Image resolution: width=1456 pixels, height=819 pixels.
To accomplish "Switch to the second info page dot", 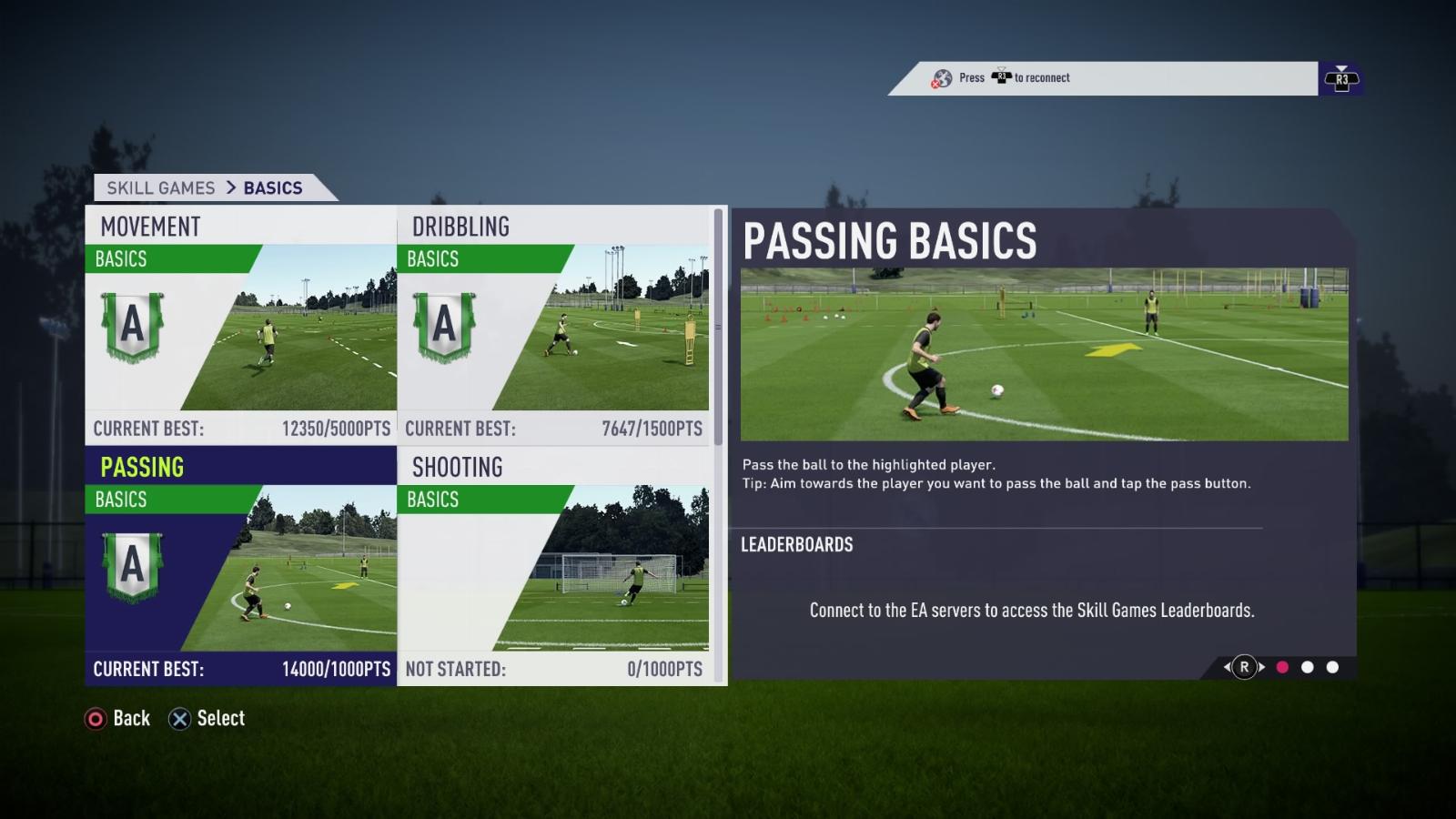I will tap(1308, 667).
